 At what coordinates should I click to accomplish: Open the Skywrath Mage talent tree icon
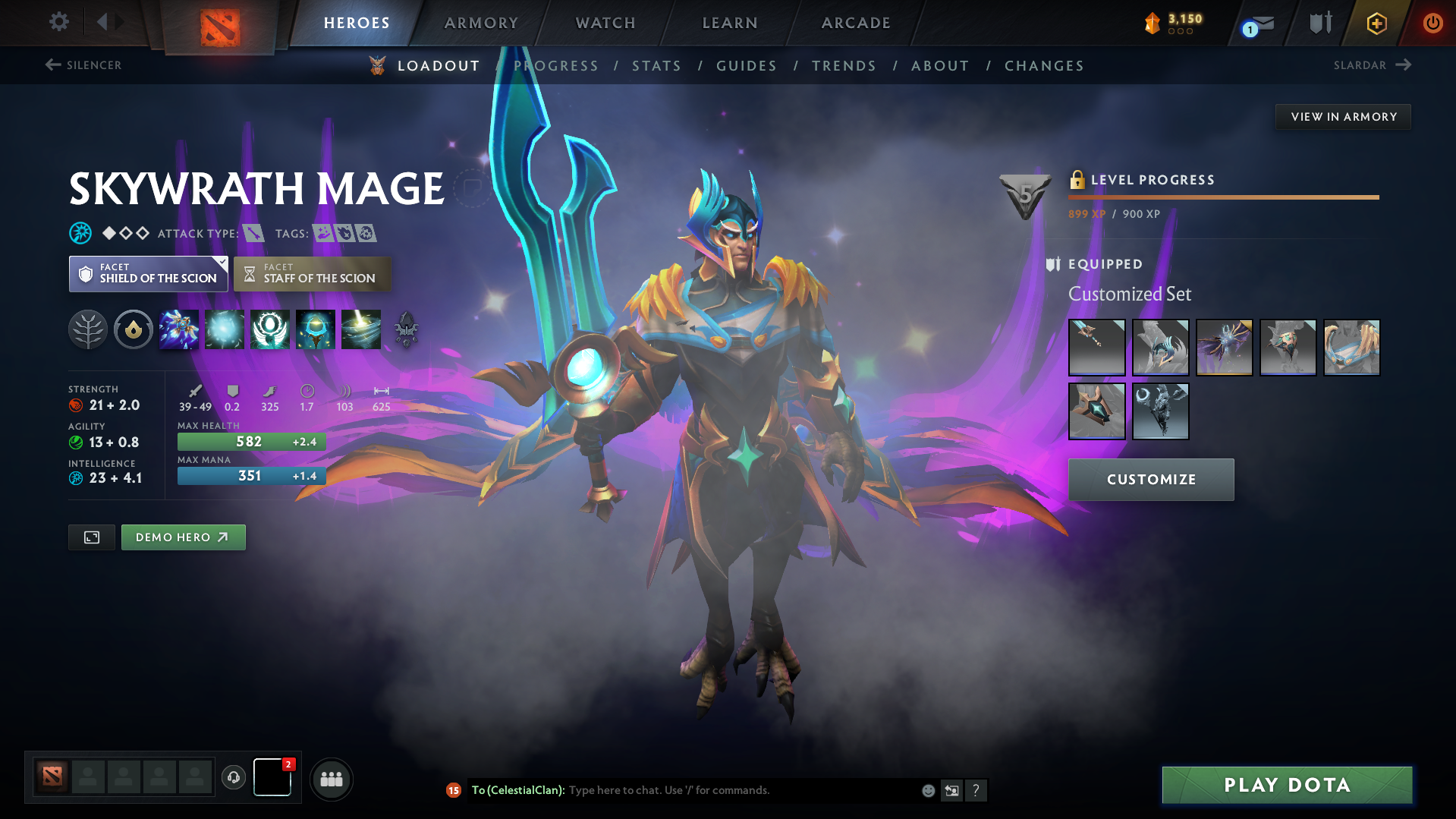click(x=88, y=329)
